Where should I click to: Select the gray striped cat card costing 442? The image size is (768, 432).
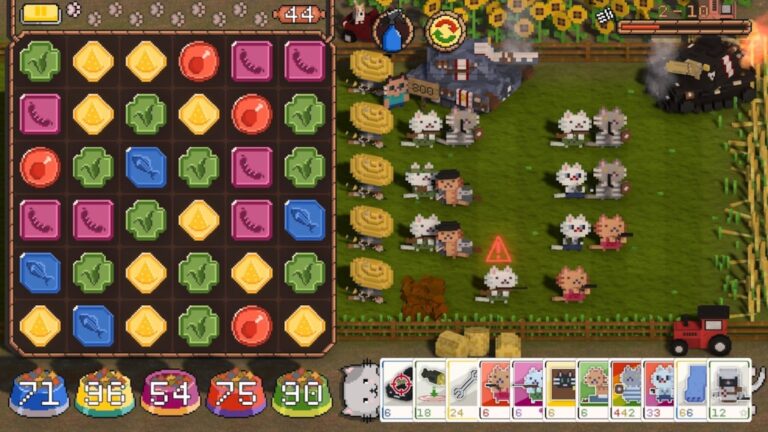tap(627, 386)
